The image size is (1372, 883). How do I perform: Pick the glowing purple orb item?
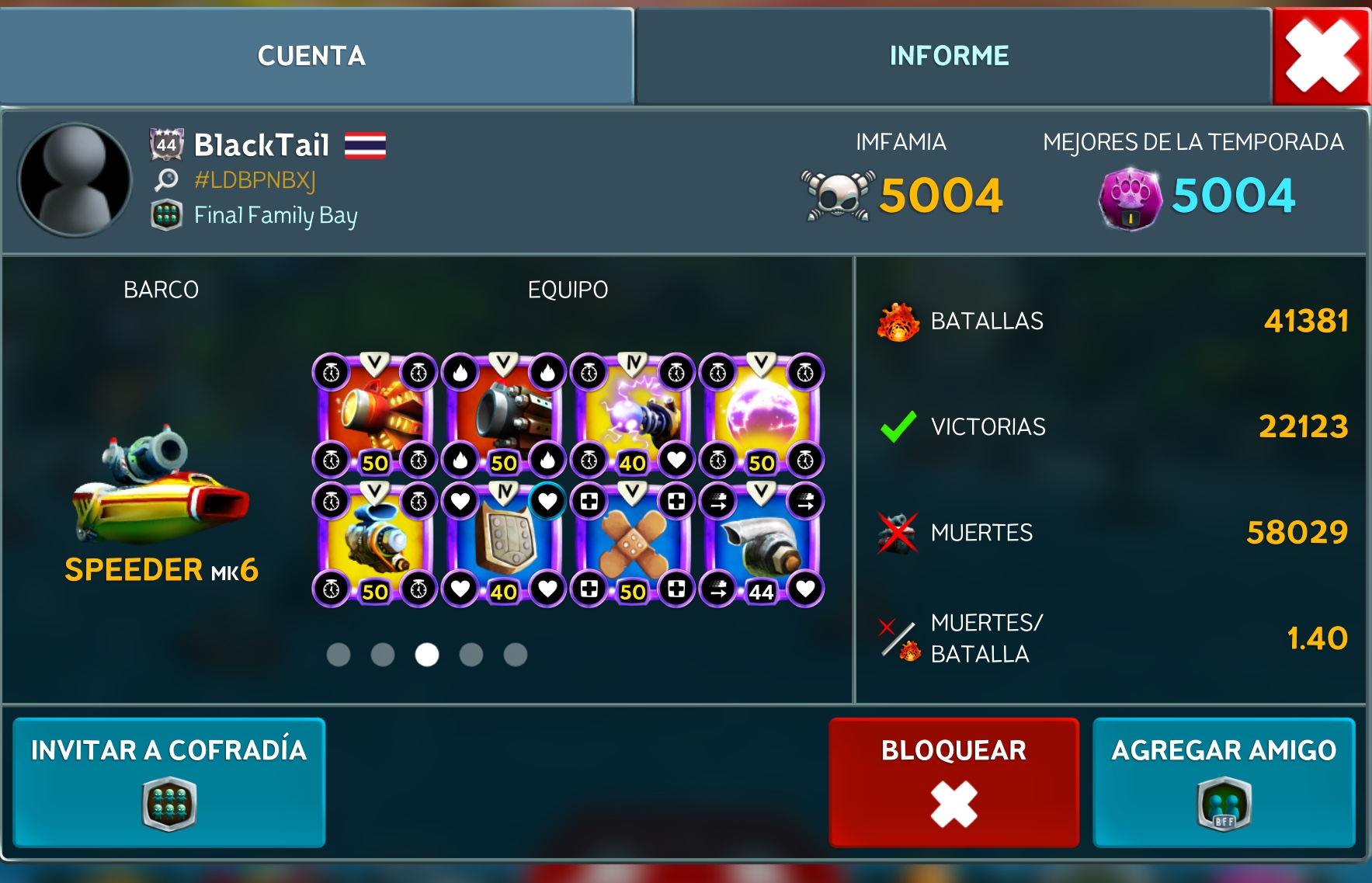(x=762, y=416)
